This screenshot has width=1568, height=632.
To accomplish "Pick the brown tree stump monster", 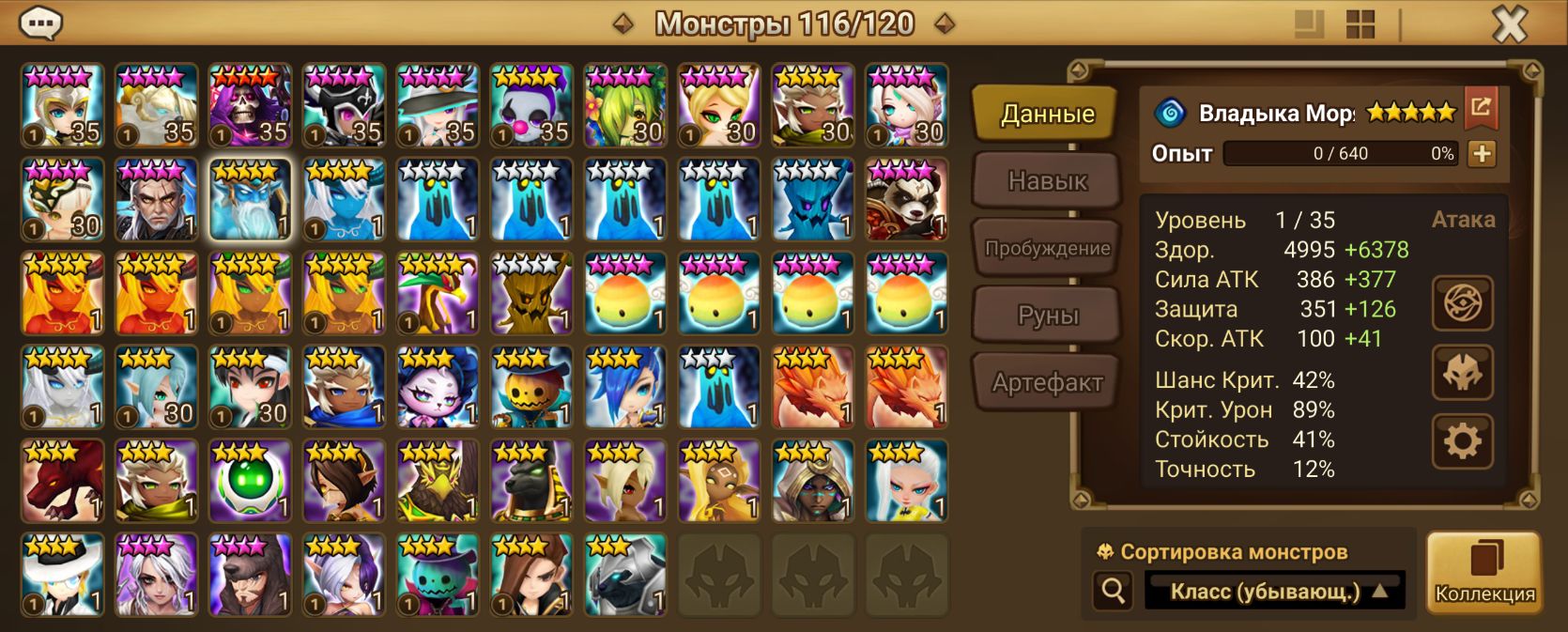I will (531, 293).
